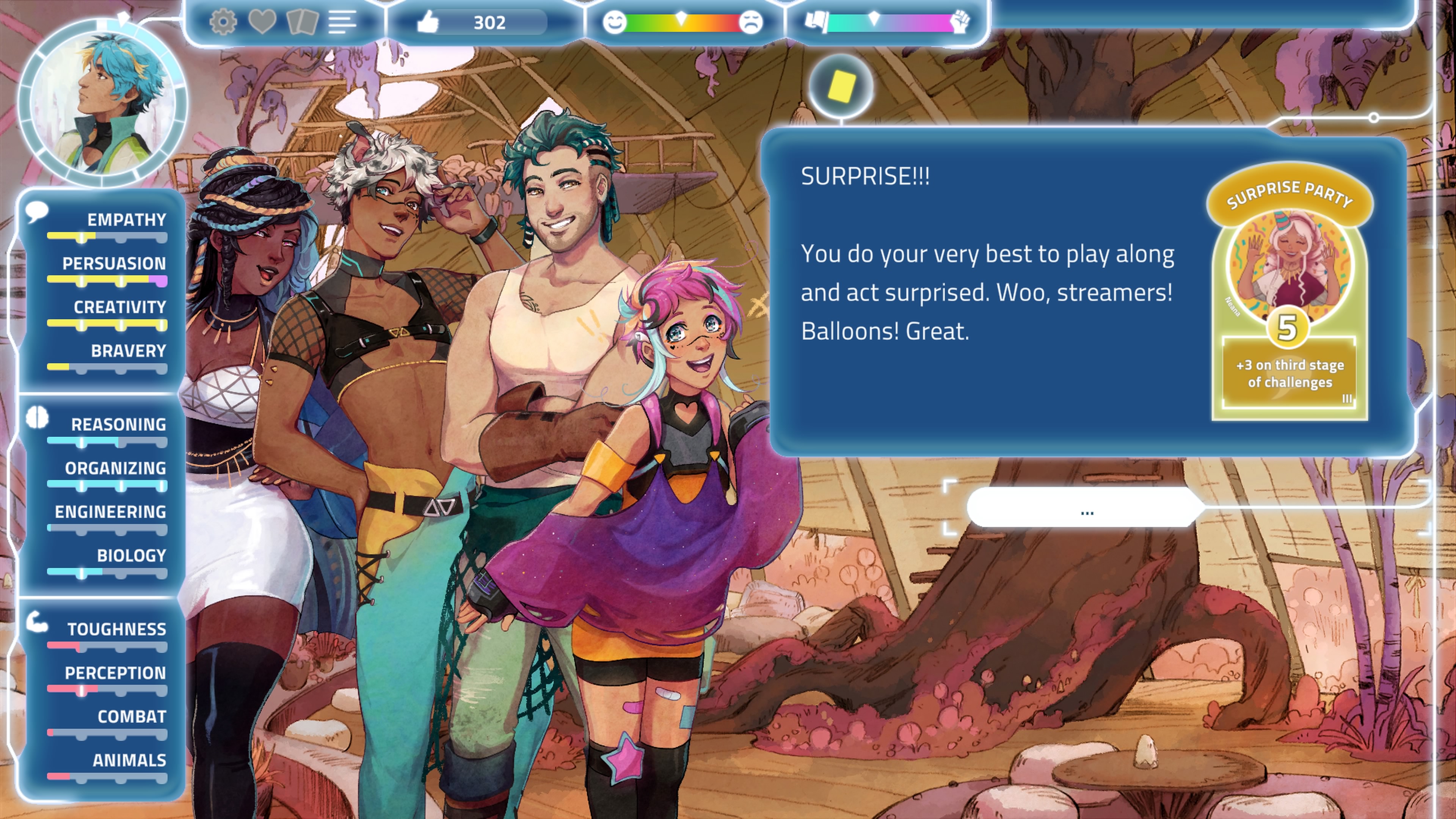The height and width of the screenshot is (819, 1456).
Task: Select the Organizing skill
Action: pos(115,468)
